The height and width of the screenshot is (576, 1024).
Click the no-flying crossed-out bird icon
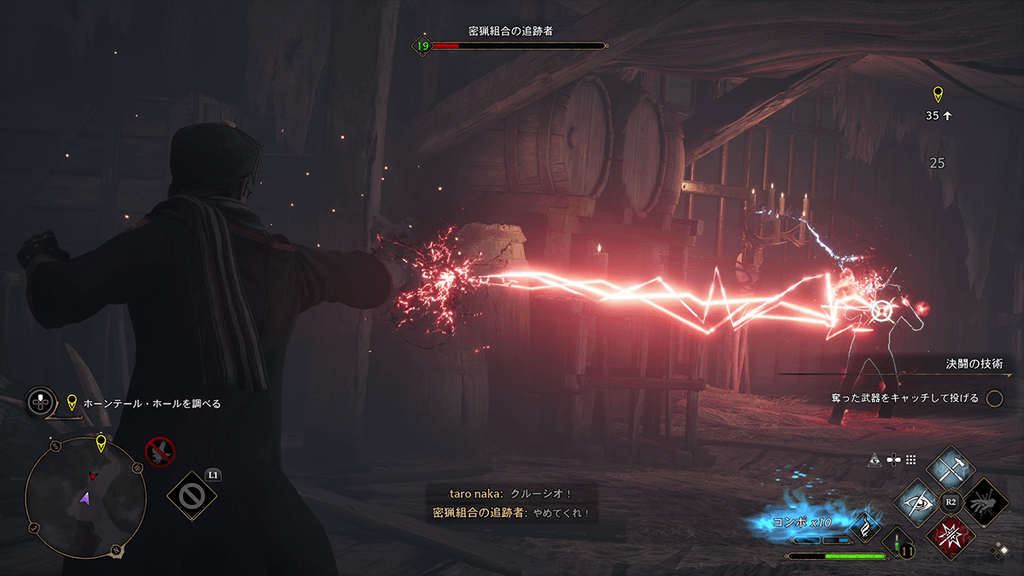coord(160,451)
